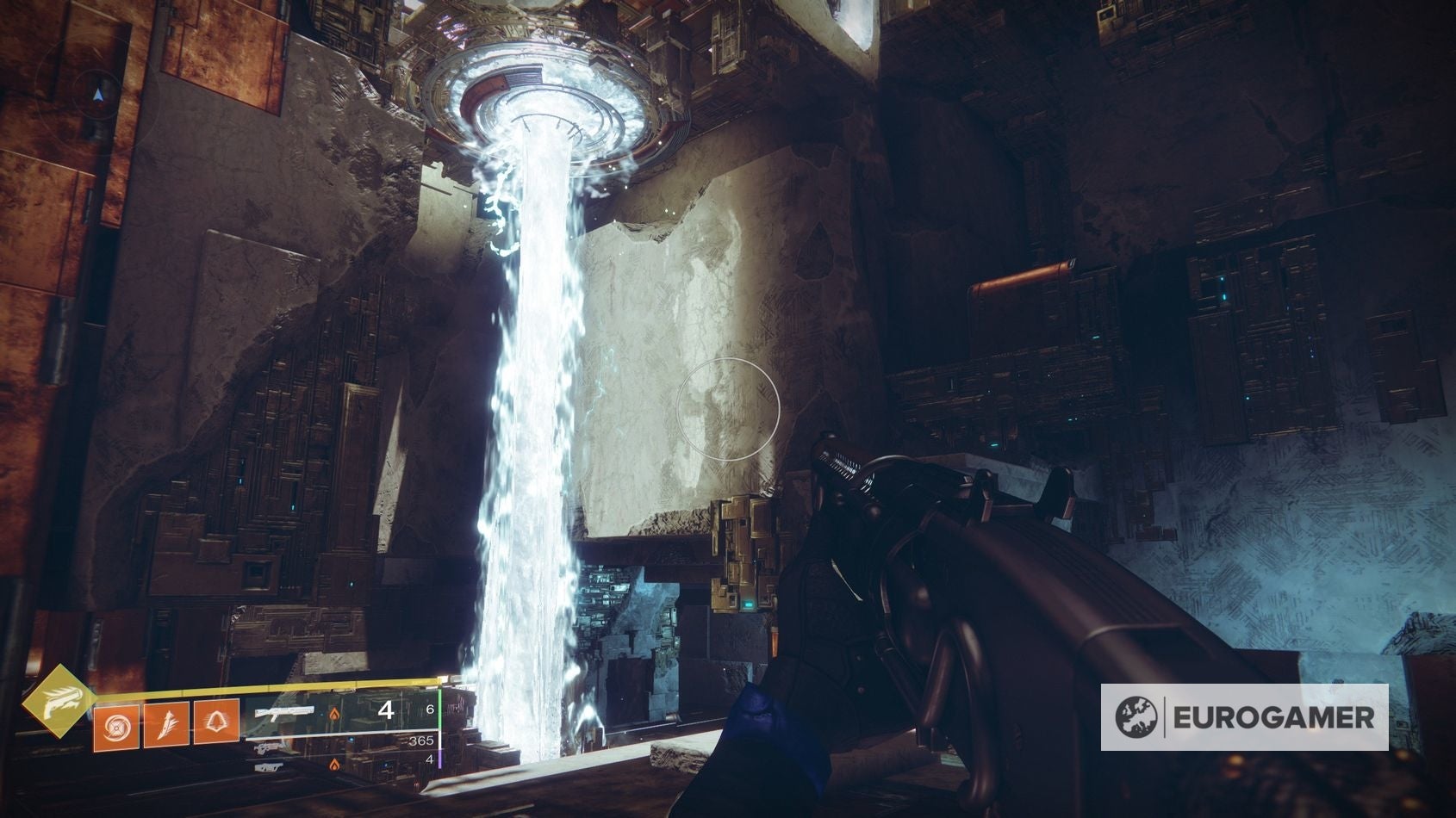Click the lower solar flame ammo icon
The height and width of the screenshot is (818, 1456).
pos(334,765)
